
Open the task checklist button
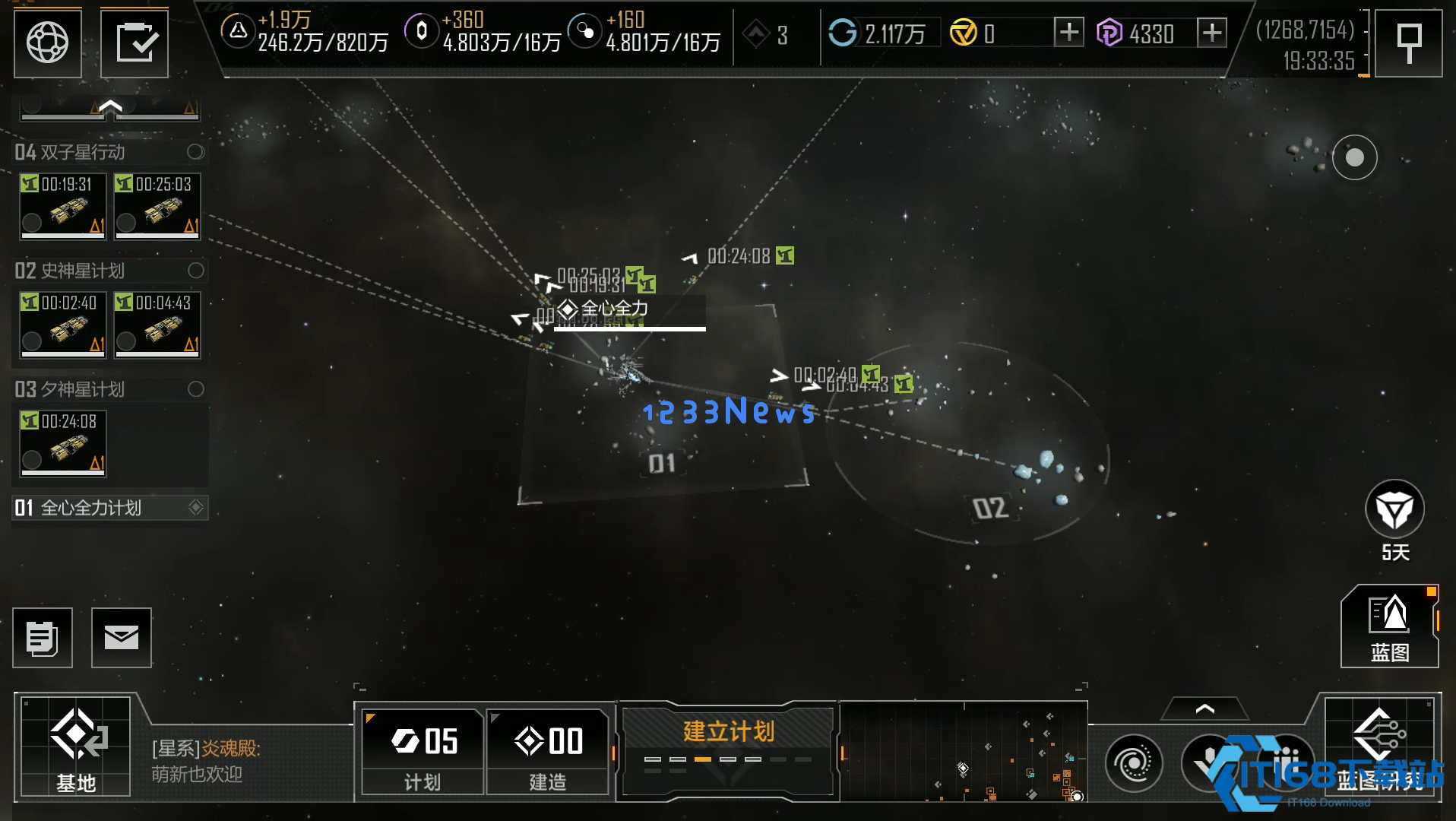coord(135,43)
